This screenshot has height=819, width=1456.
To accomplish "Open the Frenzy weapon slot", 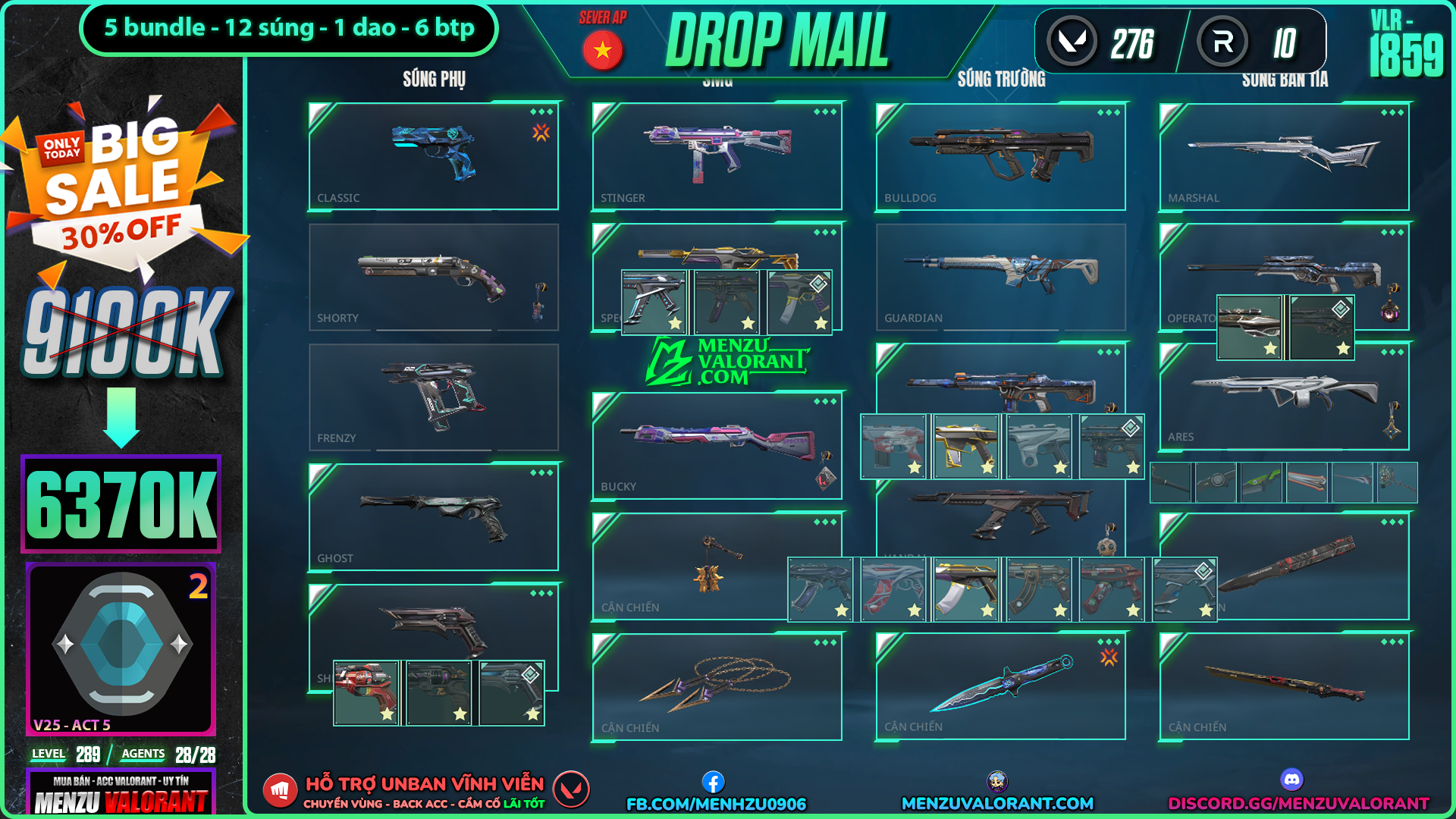I will (x=433, y=397).
